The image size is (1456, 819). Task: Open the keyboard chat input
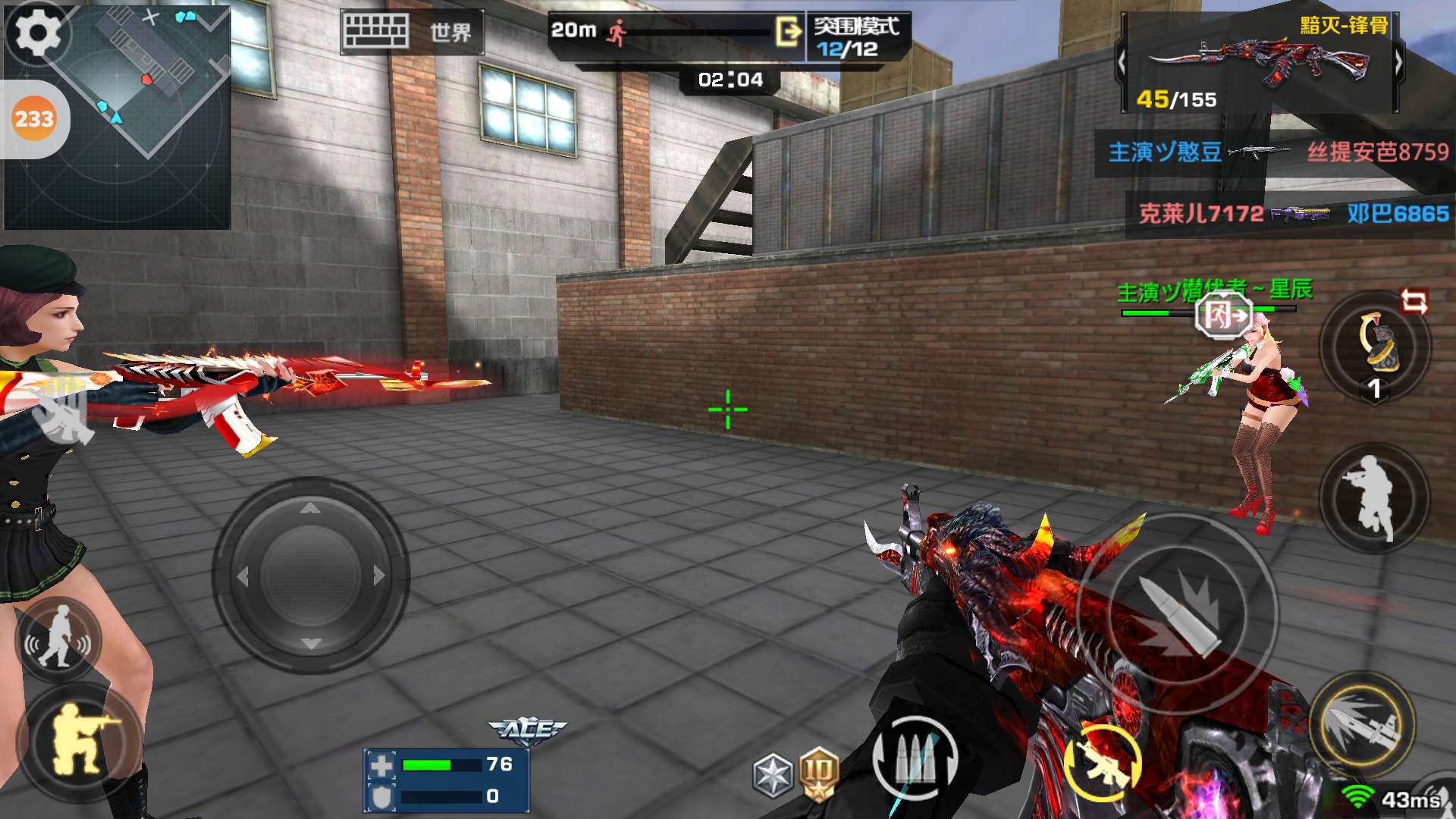[x=375, y=32]
